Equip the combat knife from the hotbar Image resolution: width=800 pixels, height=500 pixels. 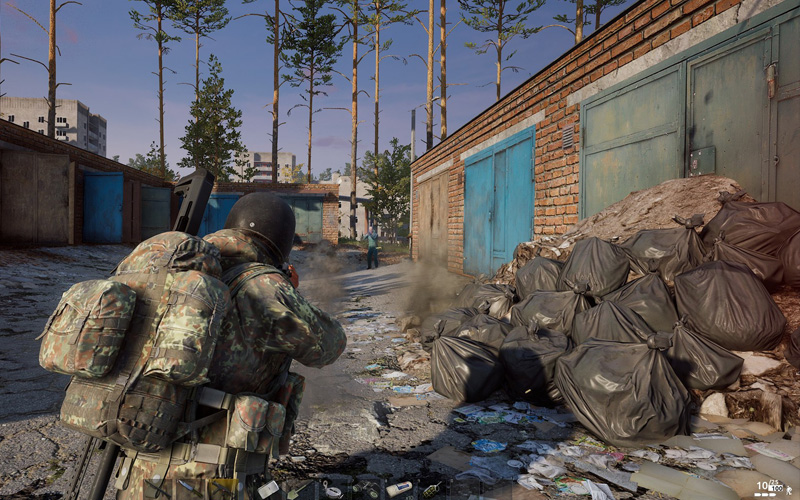pos(190,488)
